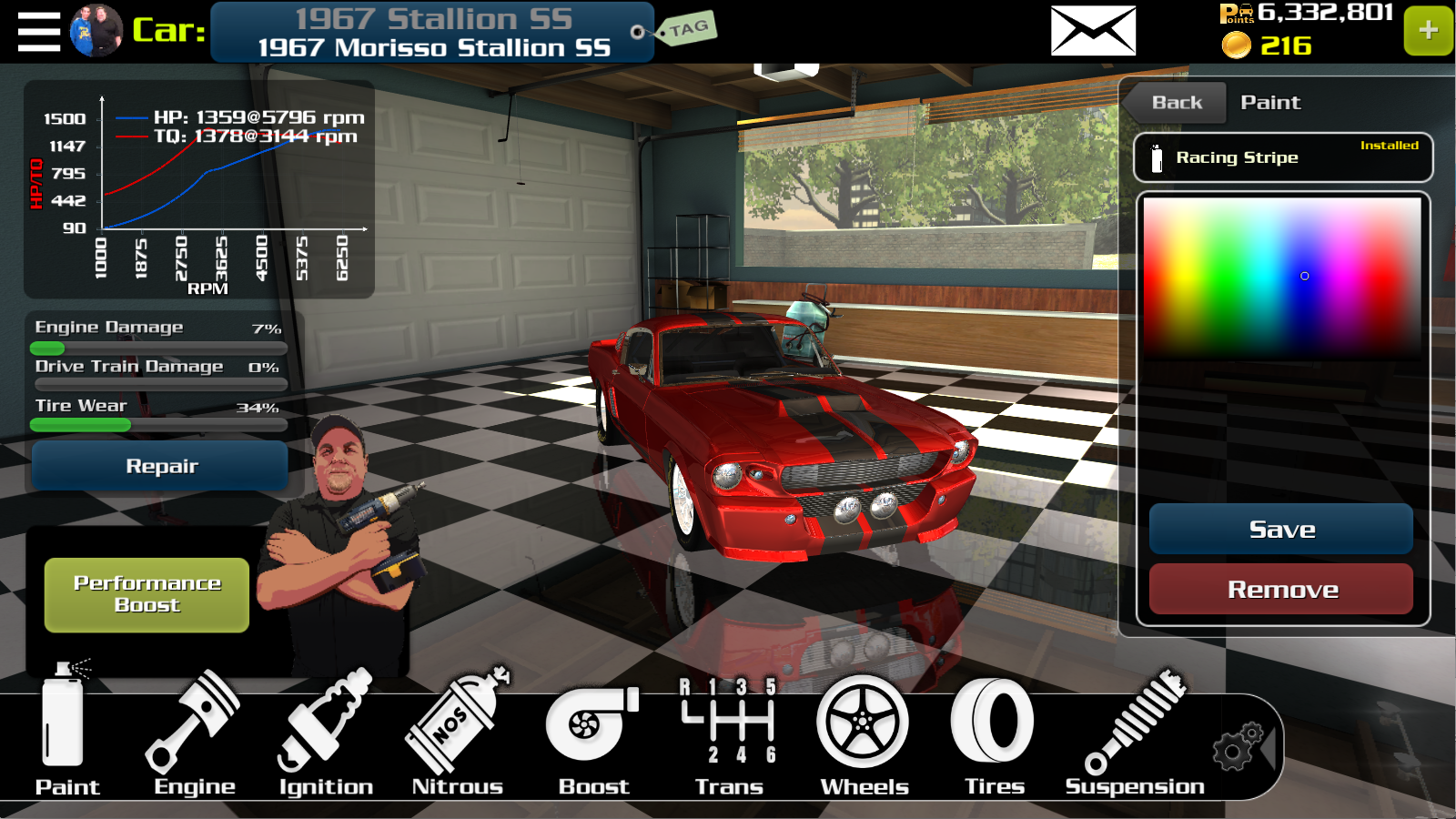Remove the racing stripe
This screenshot has width=1456, height=819.
(1281, 590)
